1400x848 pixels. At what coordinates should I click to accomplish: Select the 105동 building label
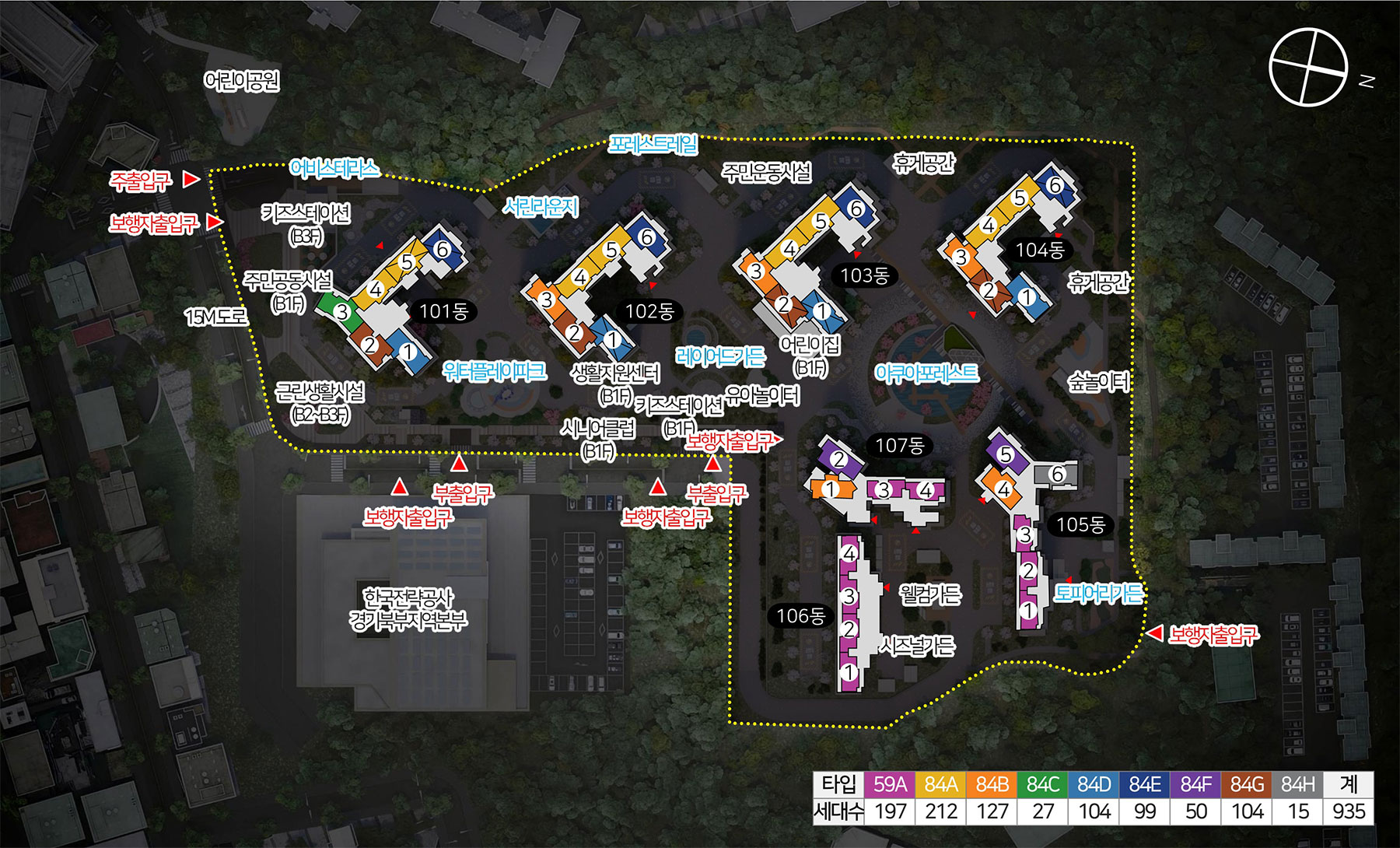point(1080,525)
